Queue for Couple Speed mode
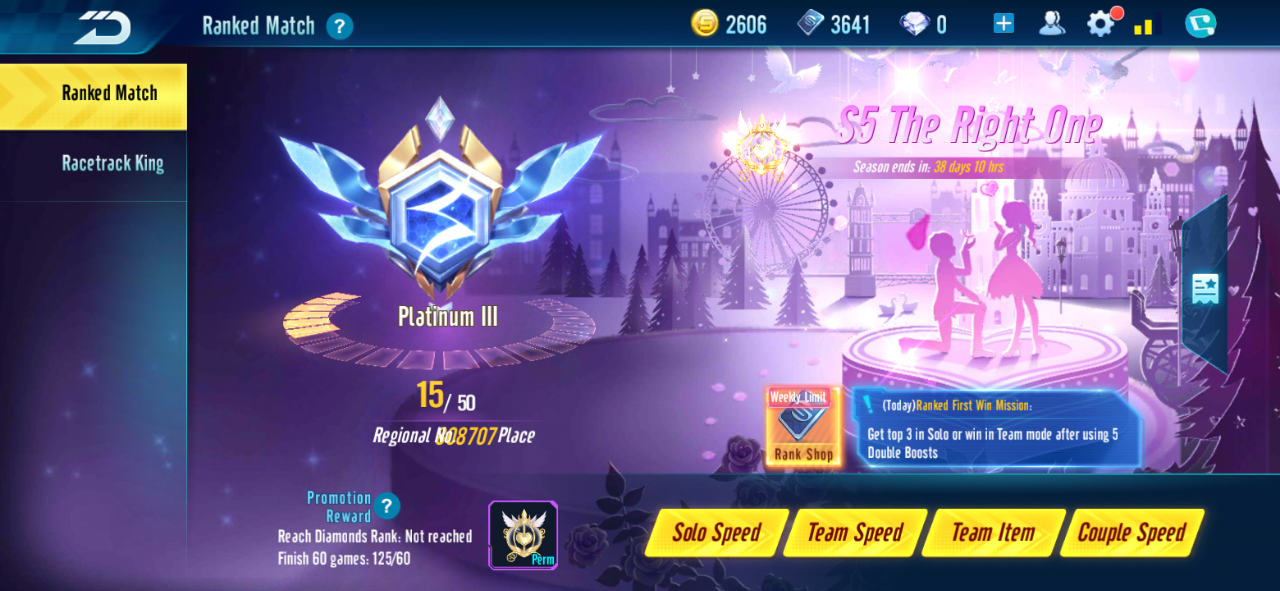The height and width of the screenshot is (591, 1280). [x=1131, y=533]
